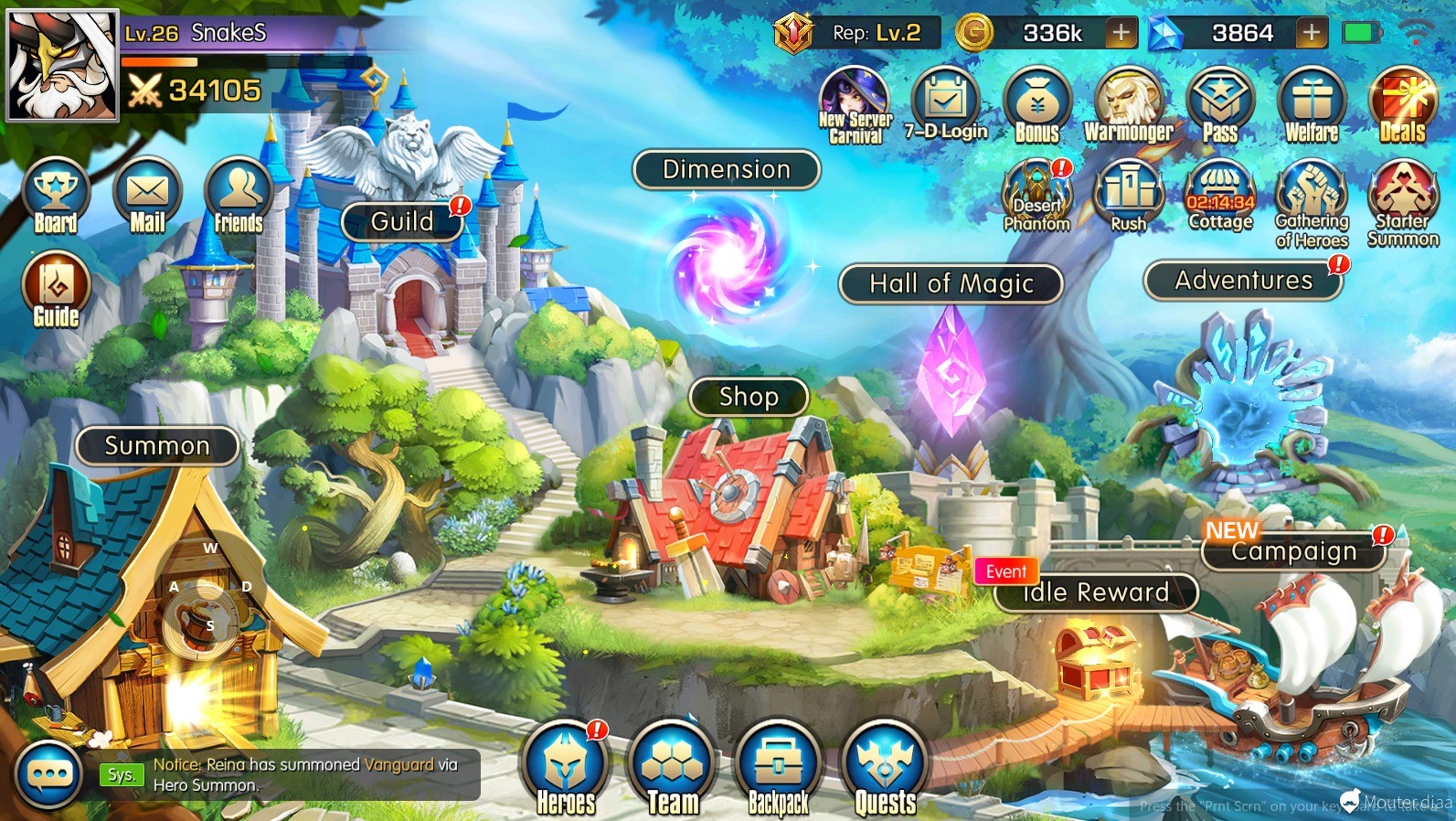
Task: Go to the Summon hut
Action: click(x=157, y=446)
